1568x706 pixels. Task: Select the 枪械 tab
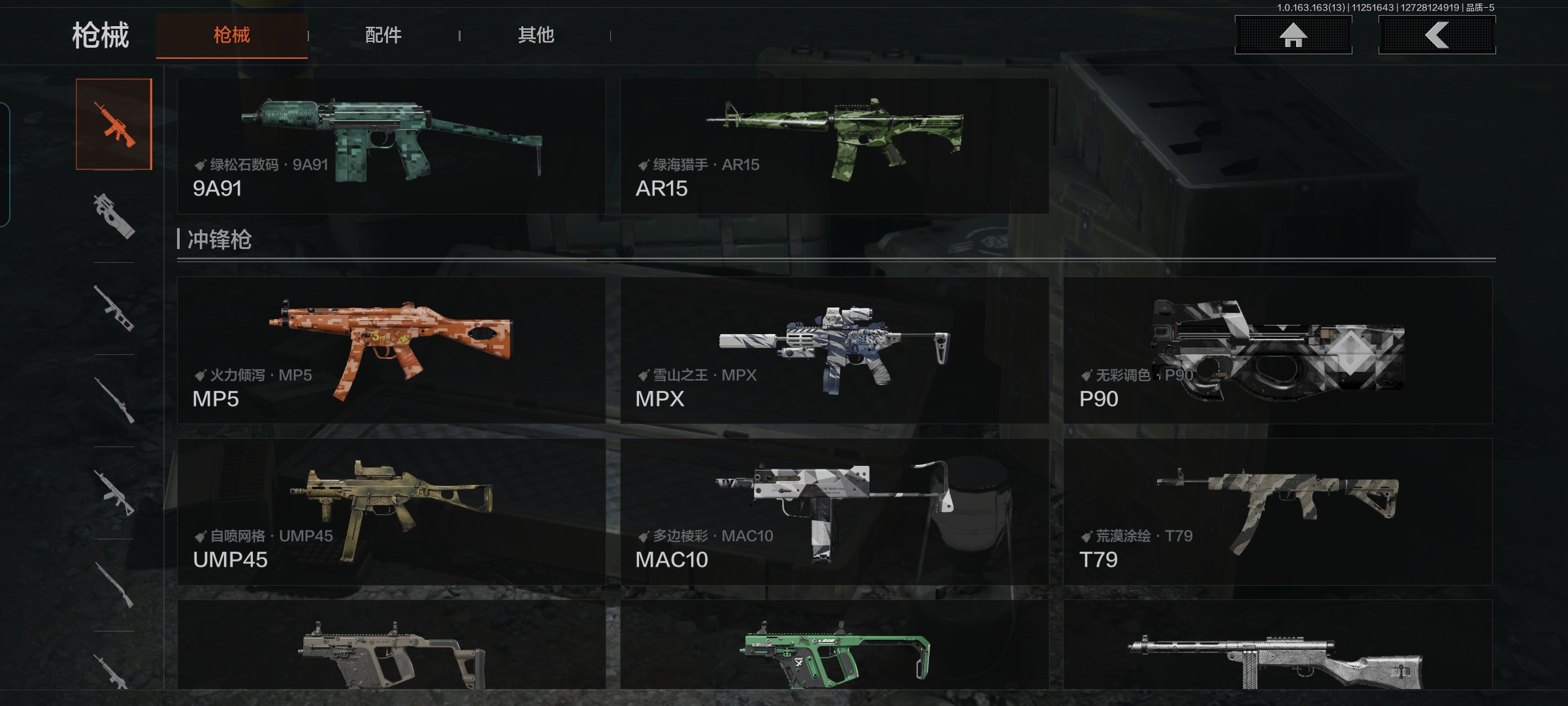point(232,35)
